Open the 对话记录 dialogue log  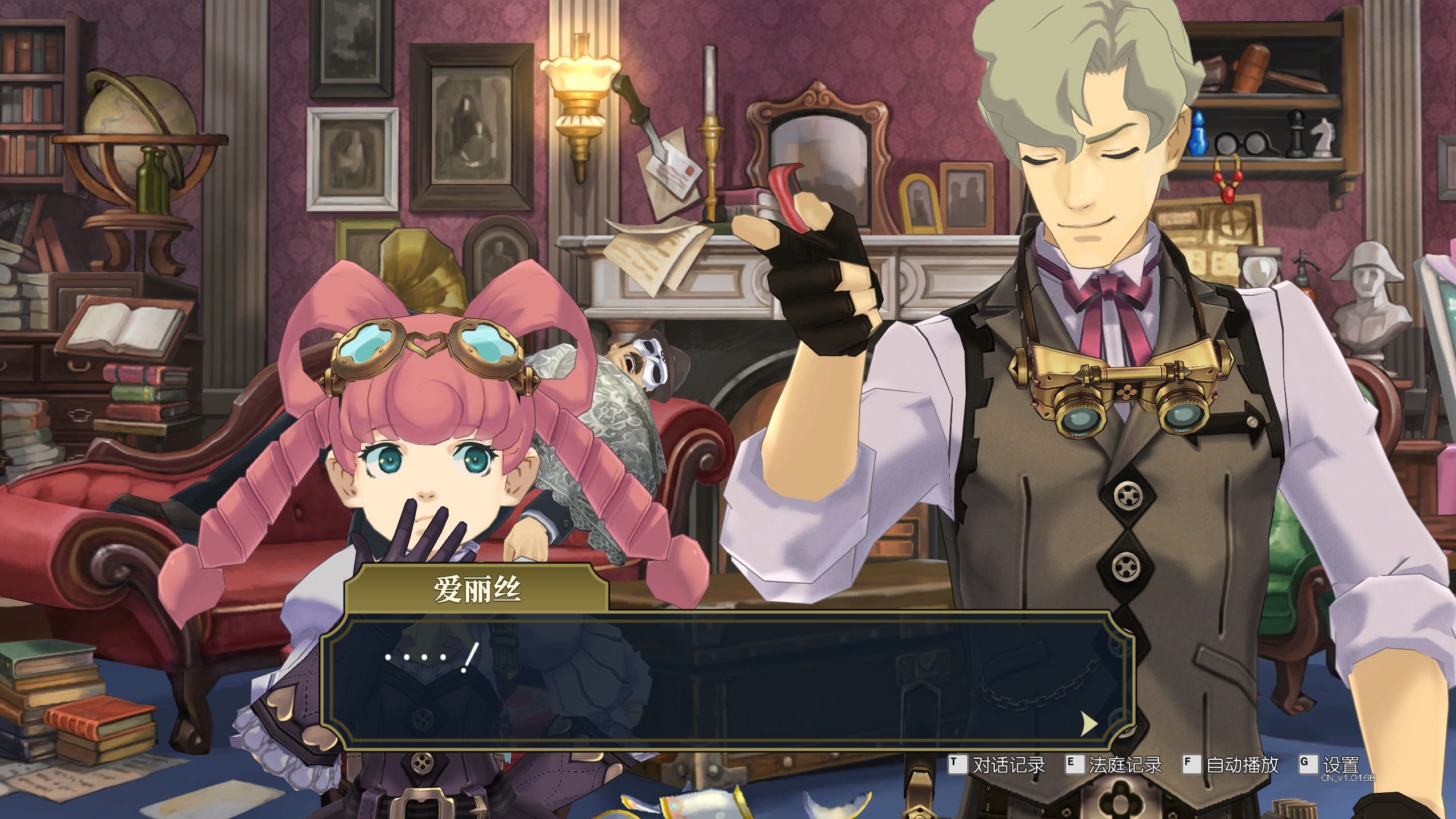996,765
